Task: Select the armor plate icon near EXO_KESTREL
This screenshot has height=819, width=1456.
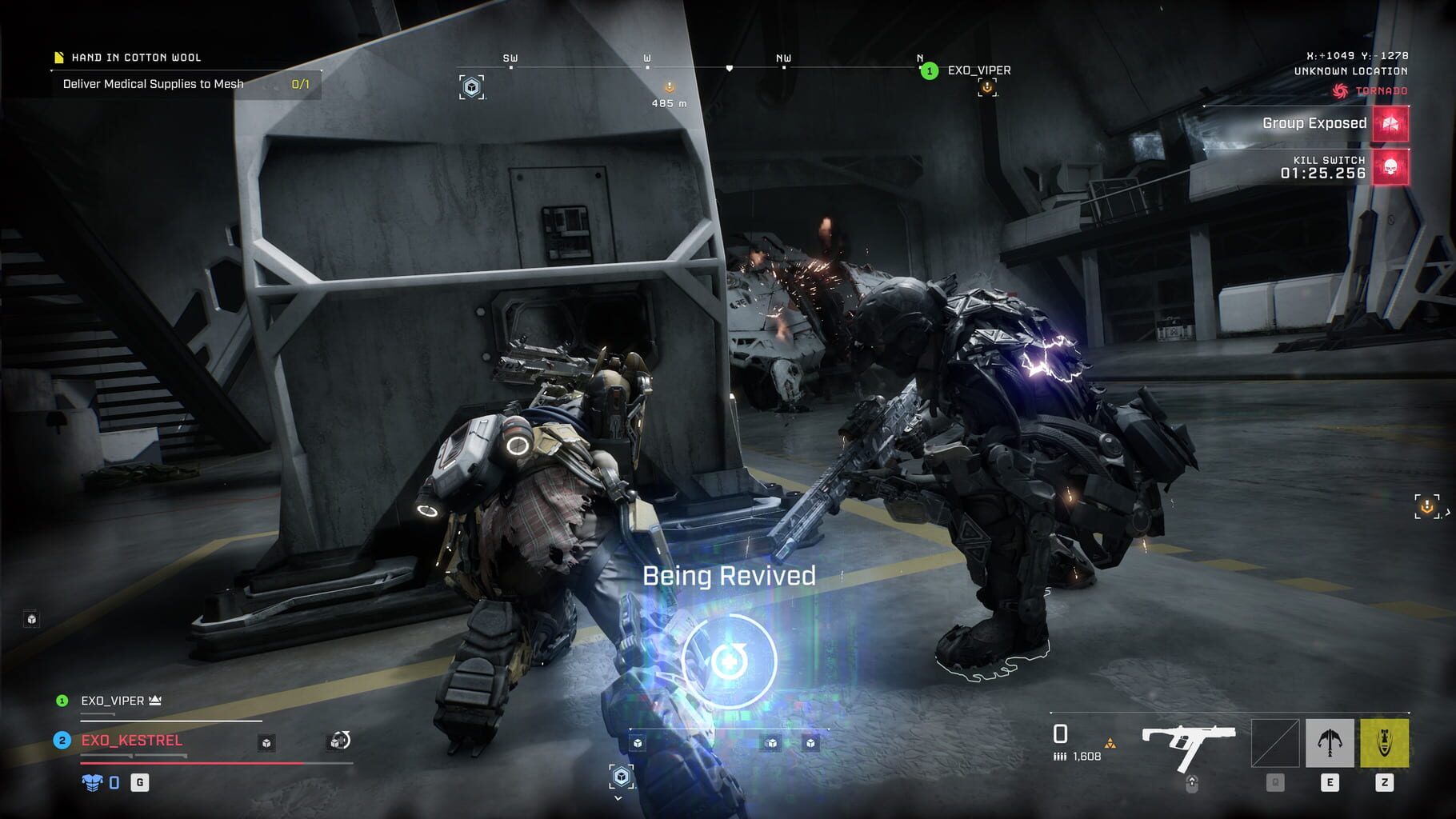Action: pyautogui.click(x=91, y=782)
